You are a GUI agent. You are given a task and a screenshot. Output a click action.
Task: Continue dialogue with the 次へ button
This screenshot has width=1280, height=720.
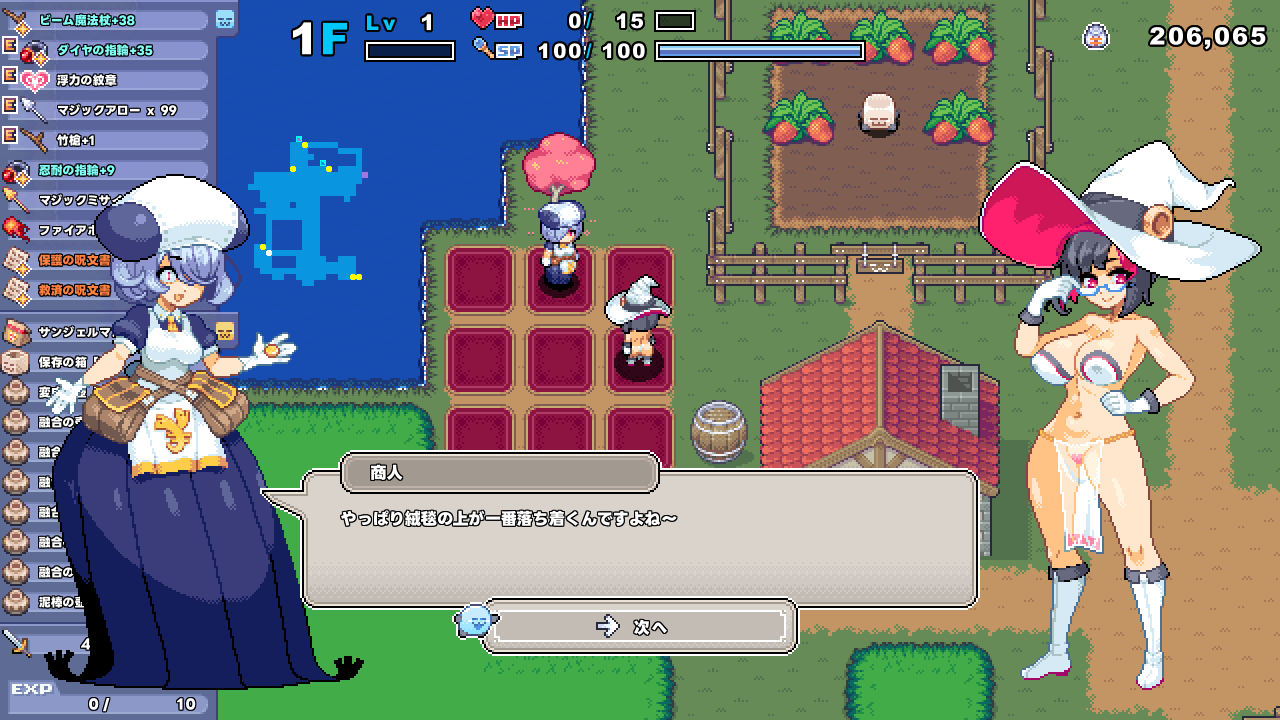639,626
